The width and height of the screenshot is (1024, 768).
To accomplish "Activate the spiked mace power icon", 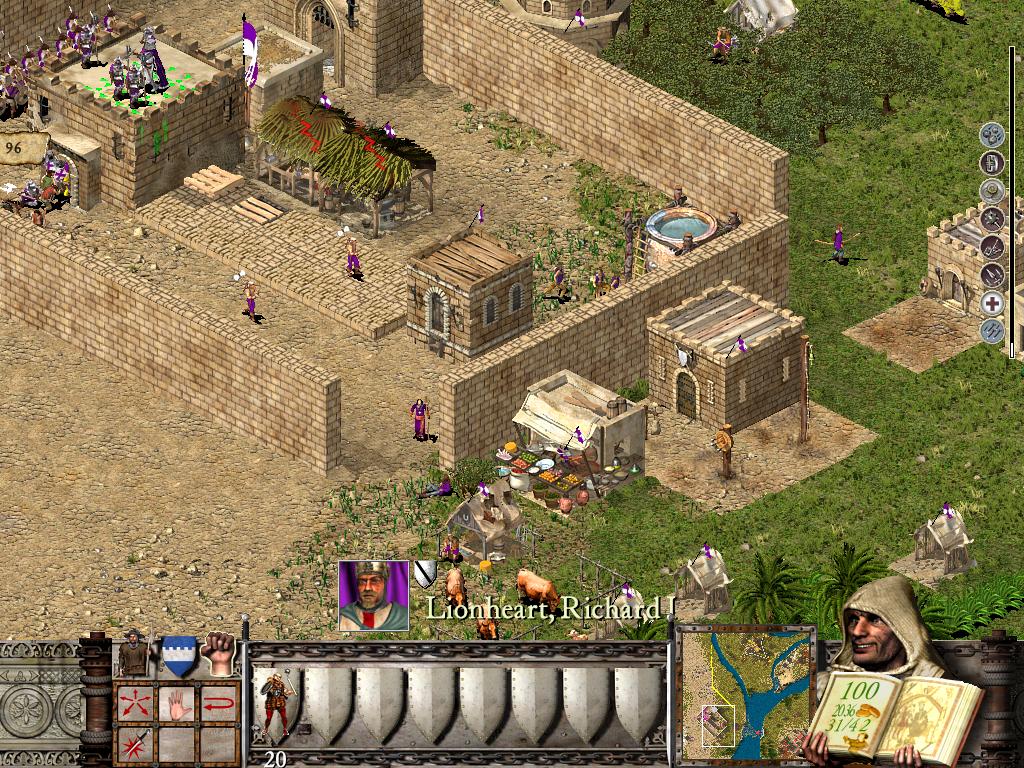I will [992, 218].
